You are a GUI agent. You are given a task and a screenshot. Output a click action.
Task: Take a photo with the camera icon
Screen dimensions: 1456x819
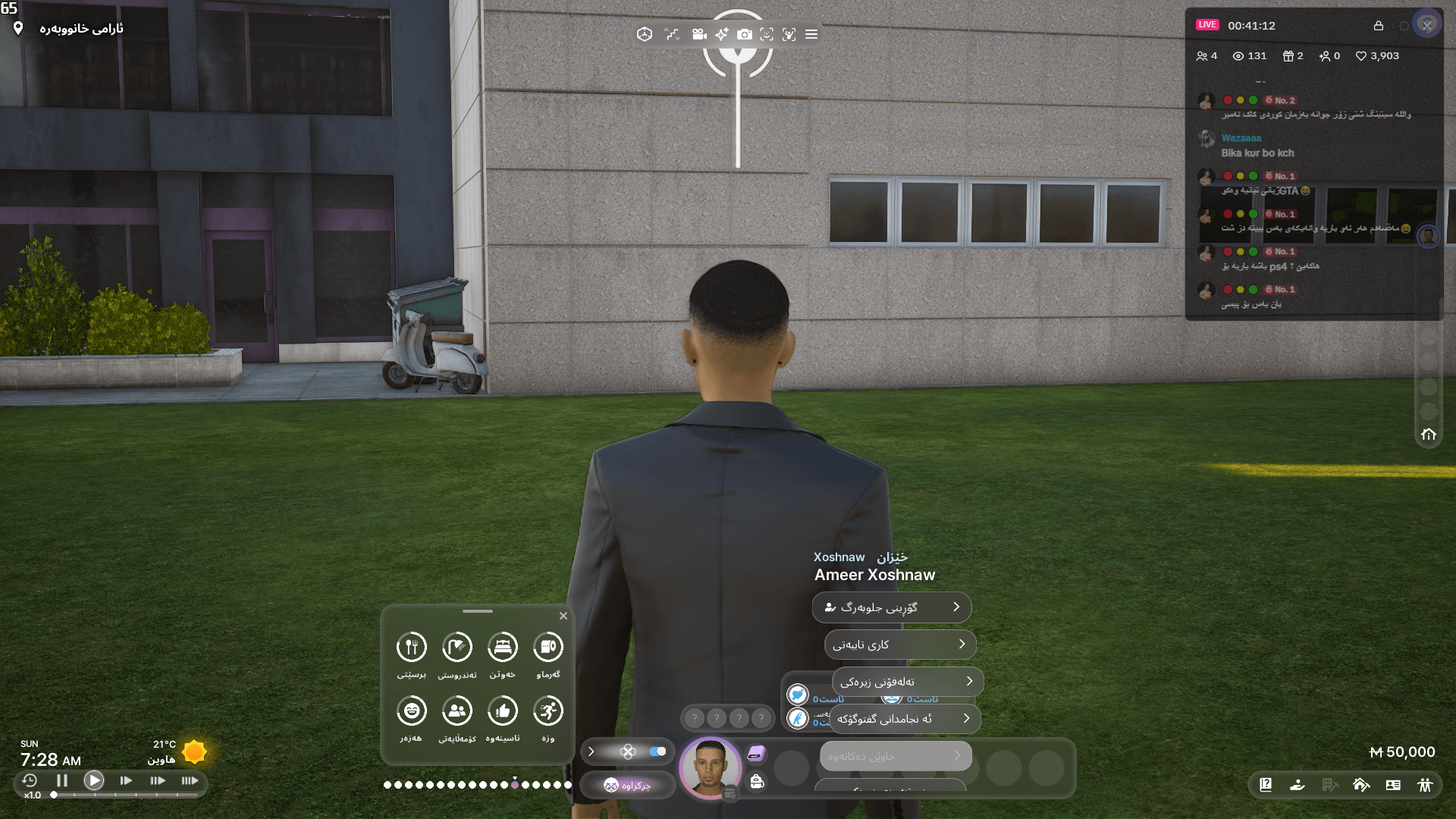click(x=745, y=34)
